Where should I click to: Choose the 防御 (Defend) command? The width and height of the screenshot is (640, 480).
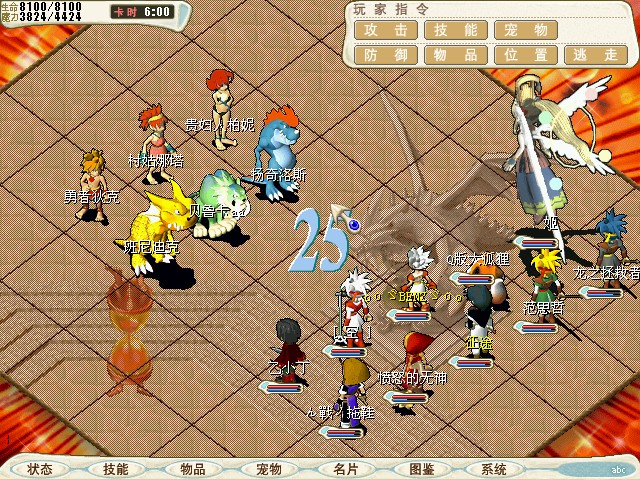[385, 55]
